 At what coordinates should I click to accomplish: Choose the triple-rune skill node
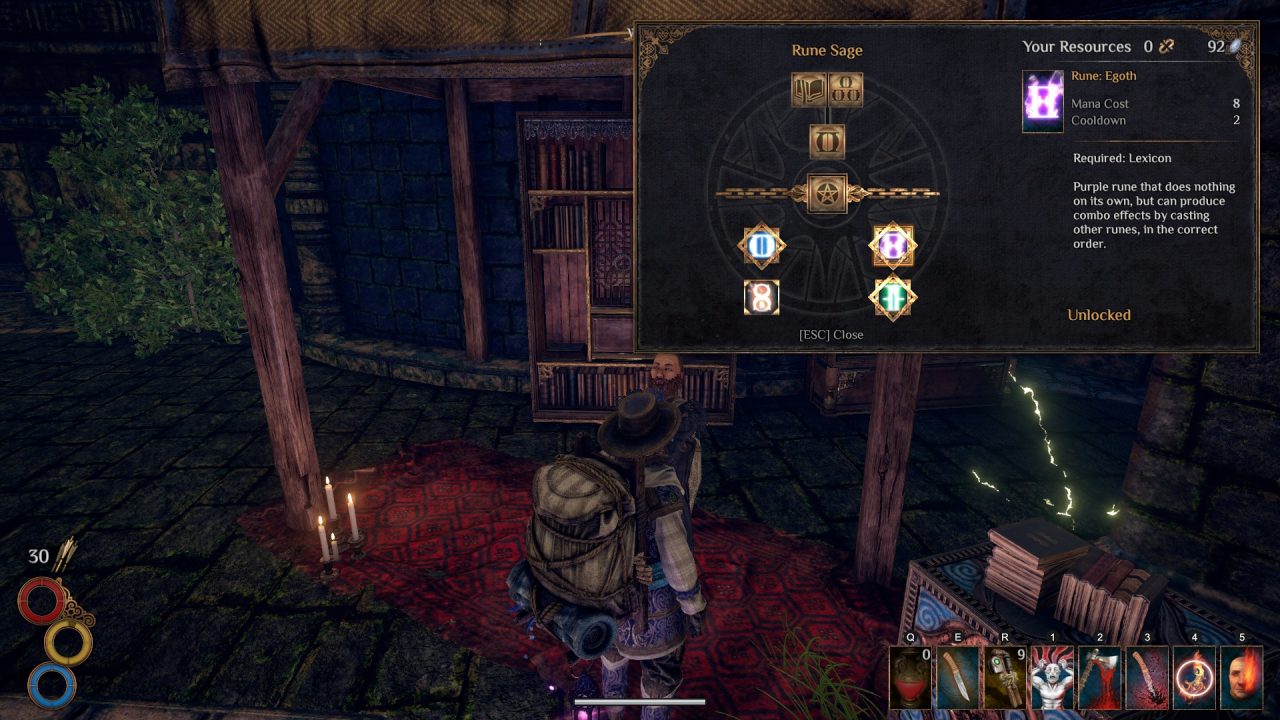pos(846,90)
